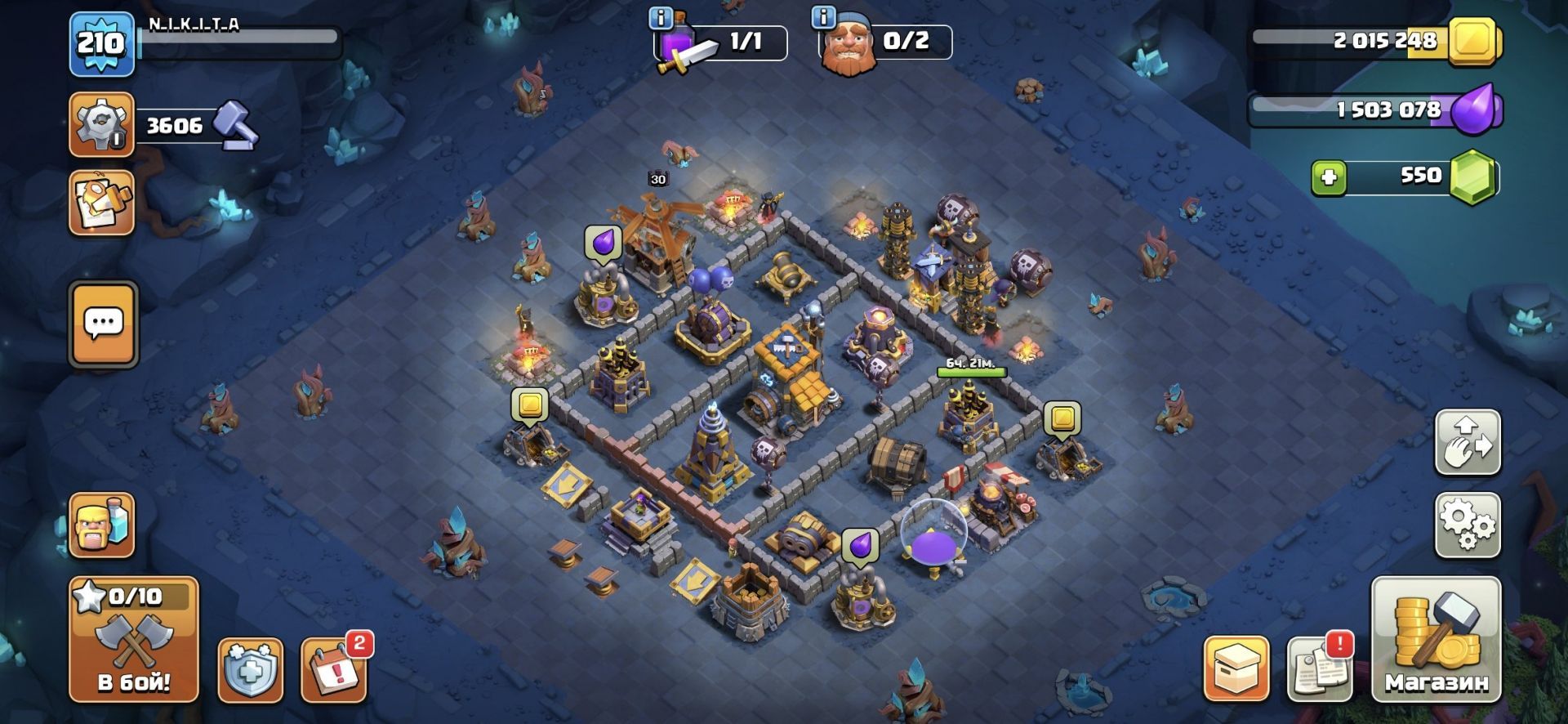View the player level 210 badge
Viewport: 1568px width, 724px height.
point(101,43)
